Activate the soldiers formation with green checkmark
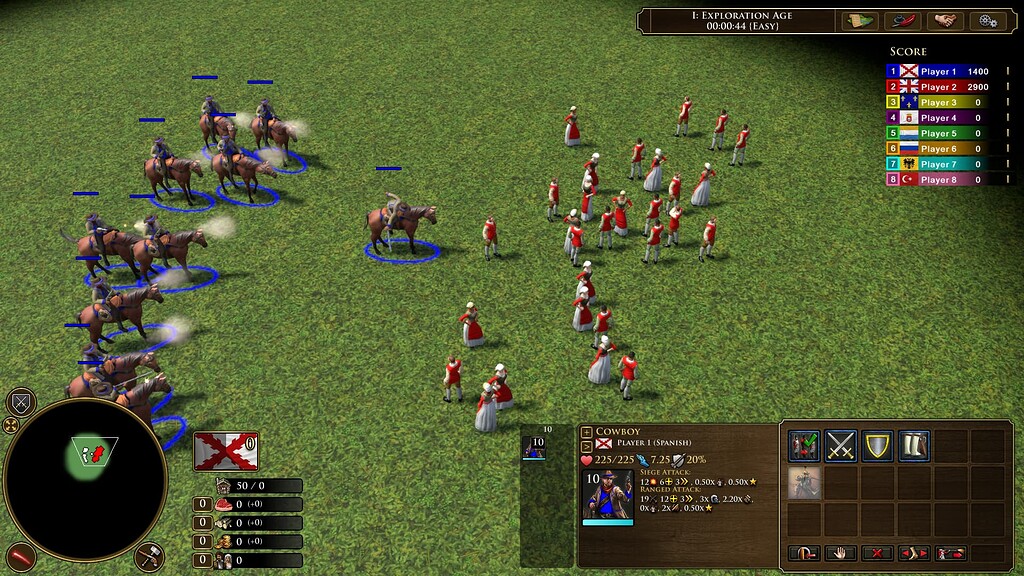 click(805, 446)
